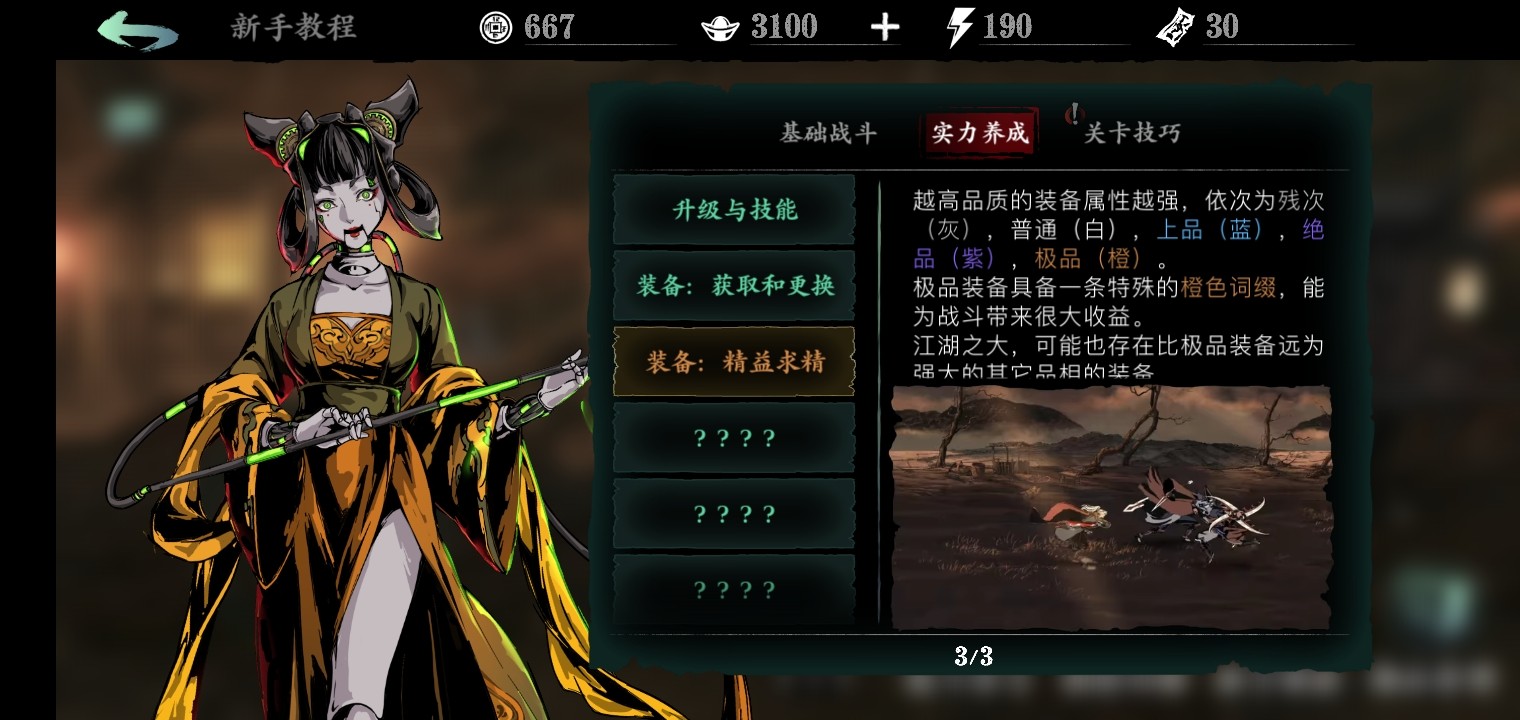Play the combat tutorial preview image
The width and height of the screenshot is (1520, 720).
tap(1111, 507)
